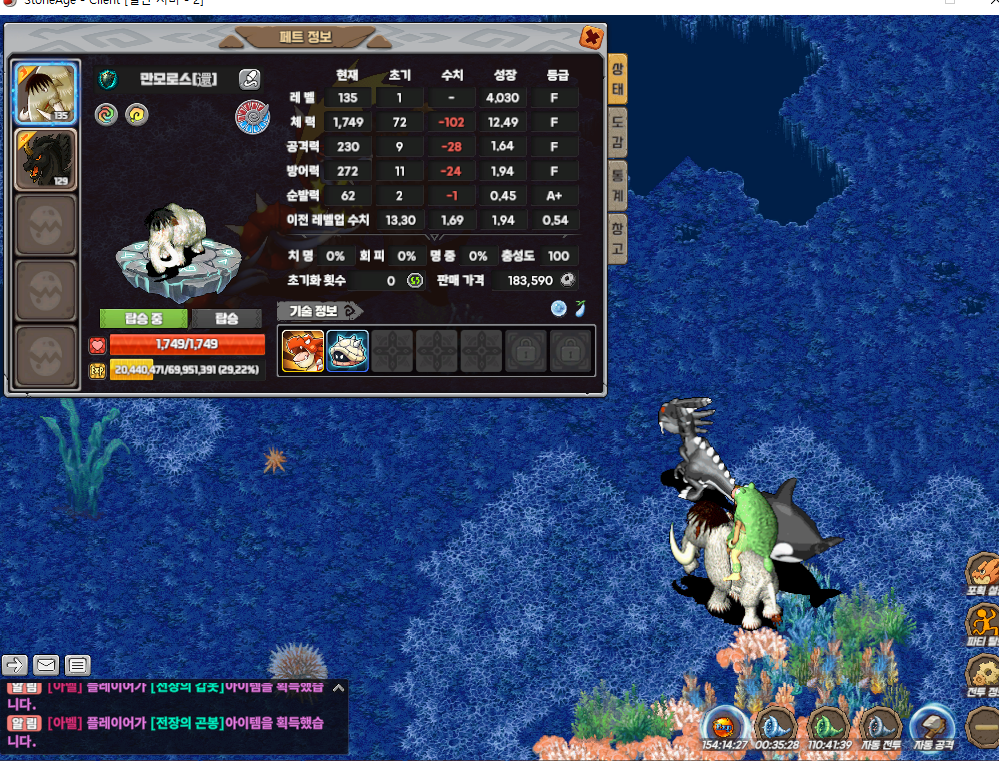Select the red dinosaur skill slot
The image size is (999, 761).
(x=302, y=351)
